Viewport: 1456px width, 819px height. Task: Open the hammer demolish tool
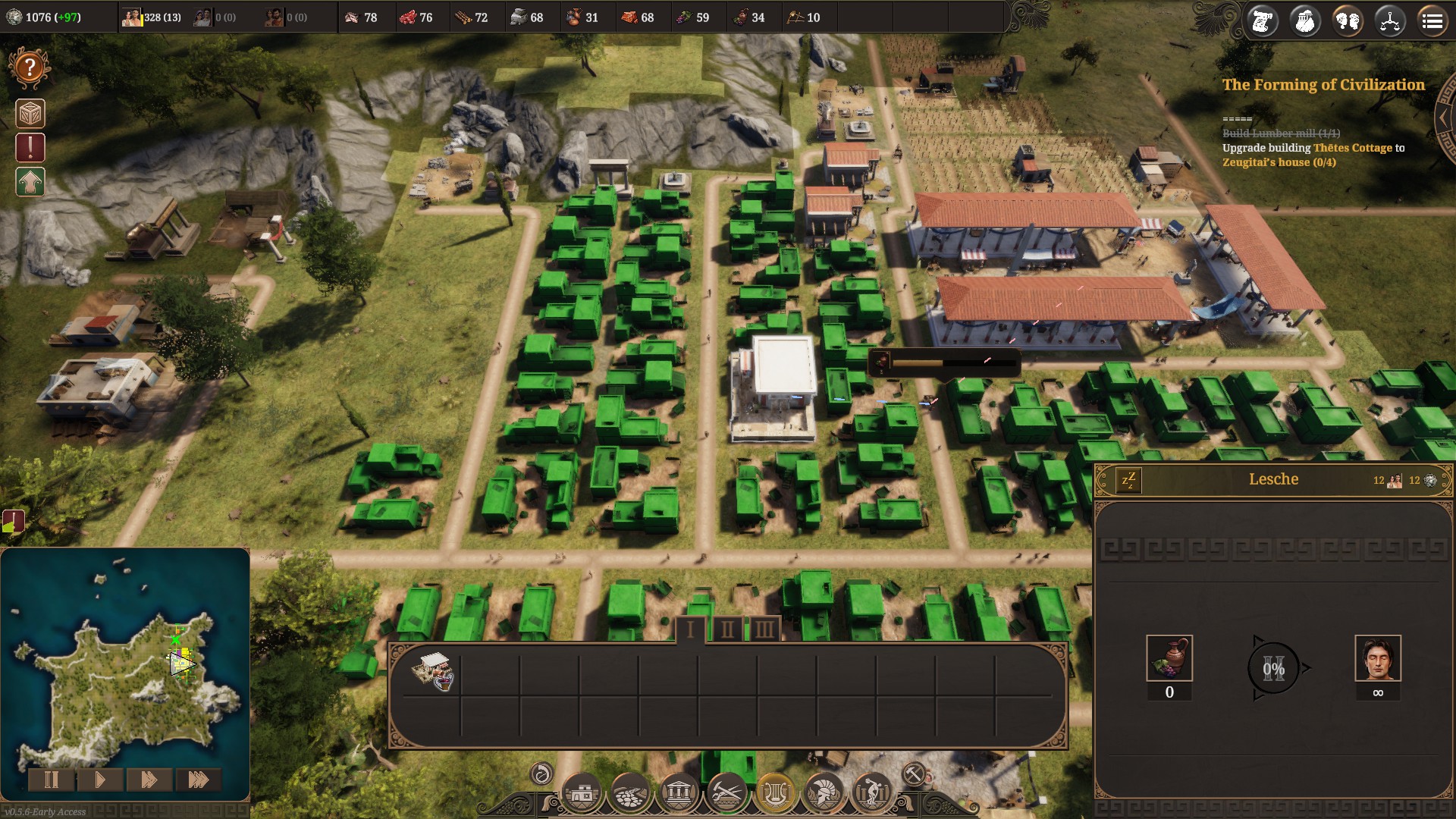point(913,774)
